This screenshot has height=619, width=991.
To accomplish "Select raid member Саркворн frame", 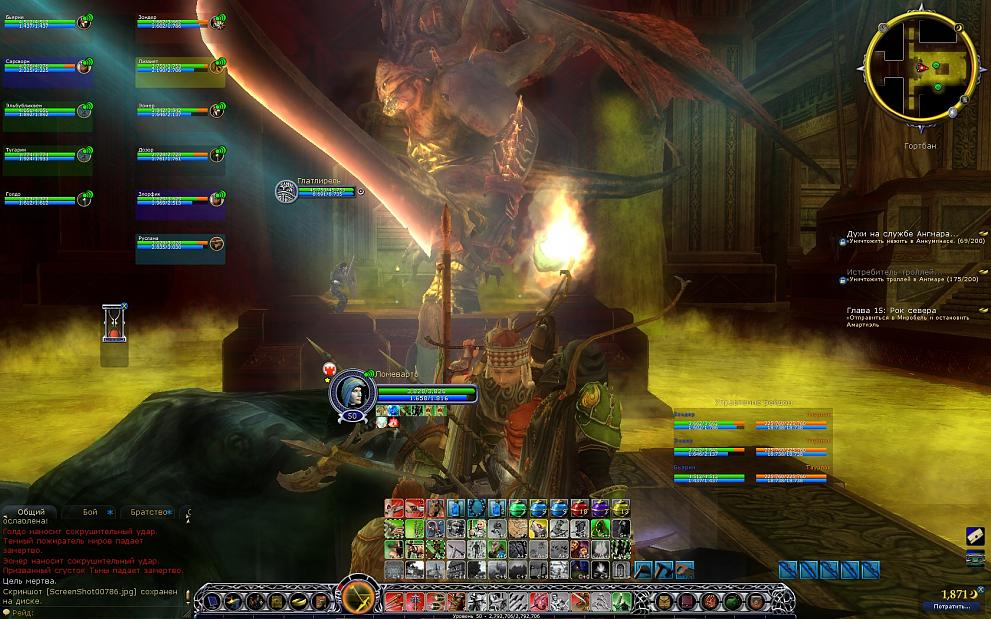I will [47, 66].
